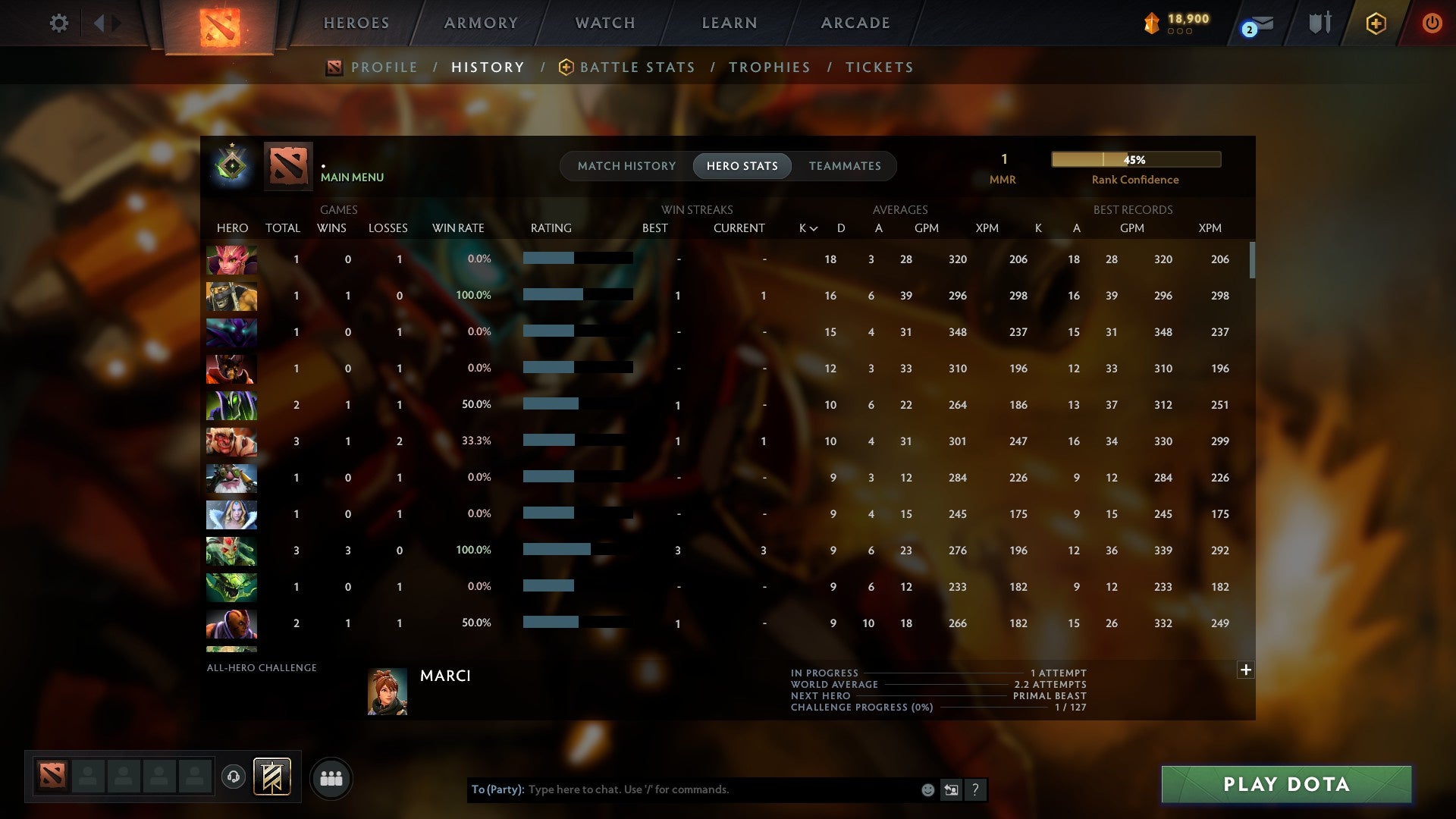The image size is (1456, 819).
Task: Open the Armory shield-and-sword icon
Action: [x=1319, y=23]
